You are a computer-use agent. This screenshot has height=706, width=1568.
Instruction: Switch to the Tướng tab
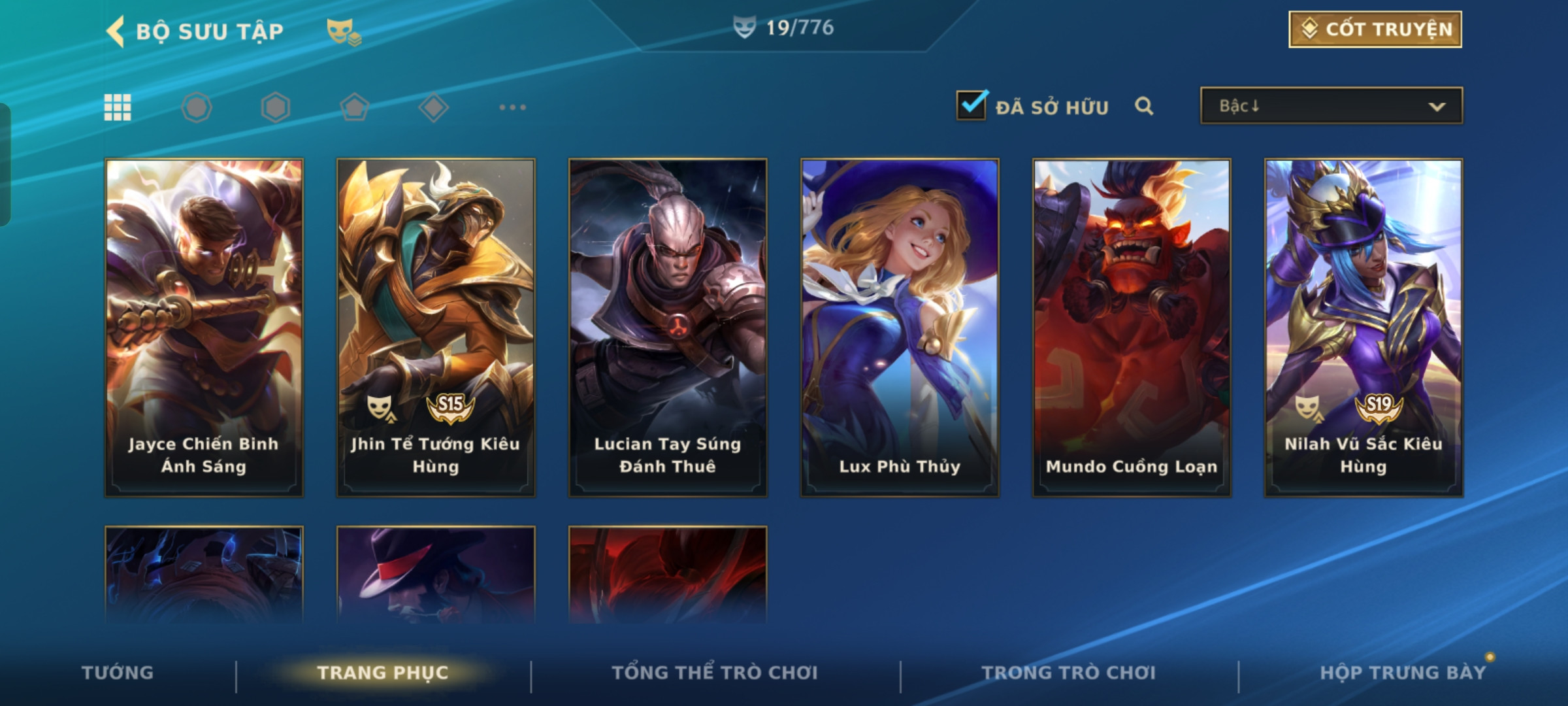pos(118,673)
